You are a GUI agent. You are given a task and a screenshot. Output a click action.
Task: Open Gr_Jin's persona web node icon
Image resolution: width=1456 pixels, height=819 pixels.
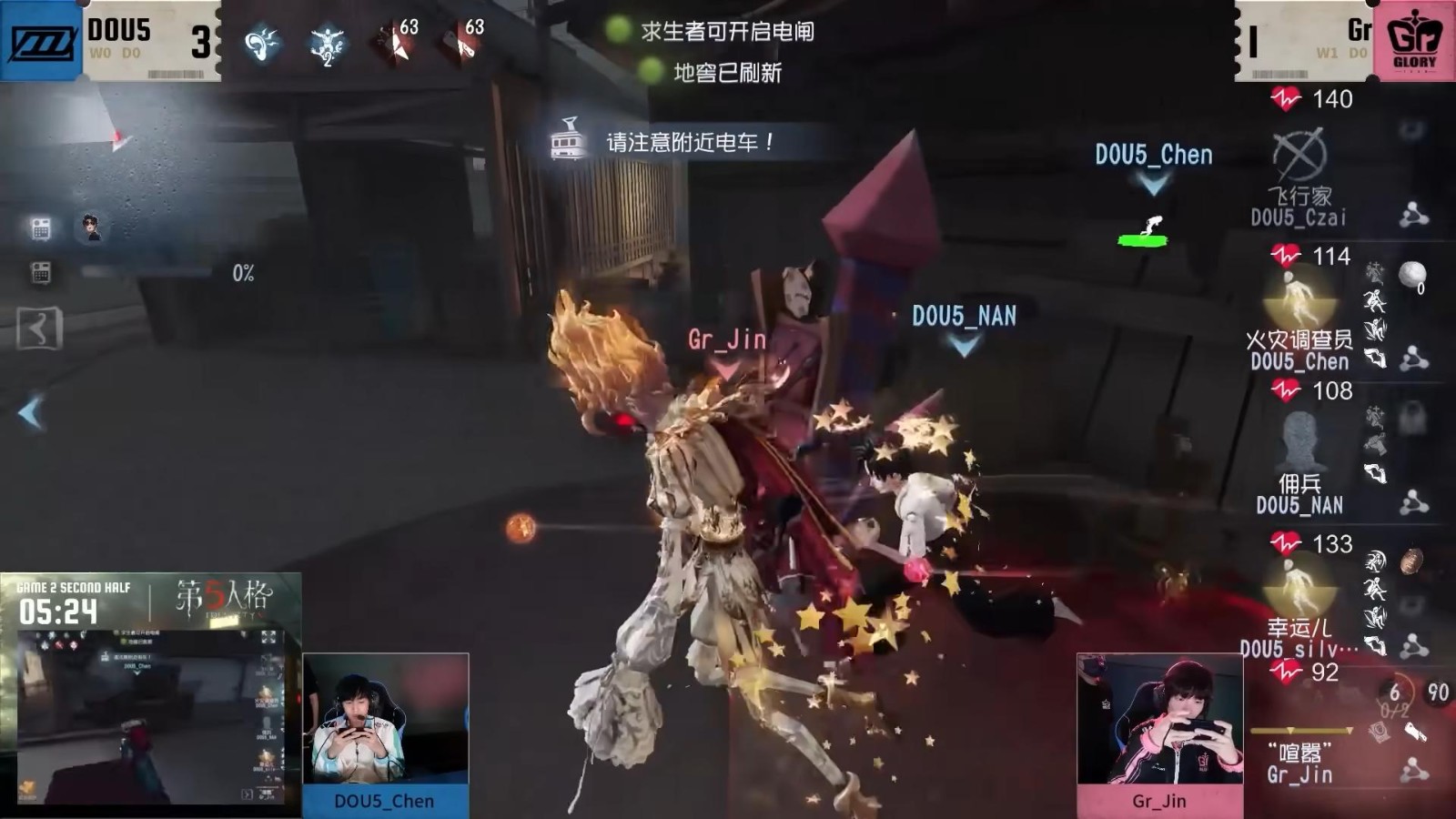[x=1413, y=771]
